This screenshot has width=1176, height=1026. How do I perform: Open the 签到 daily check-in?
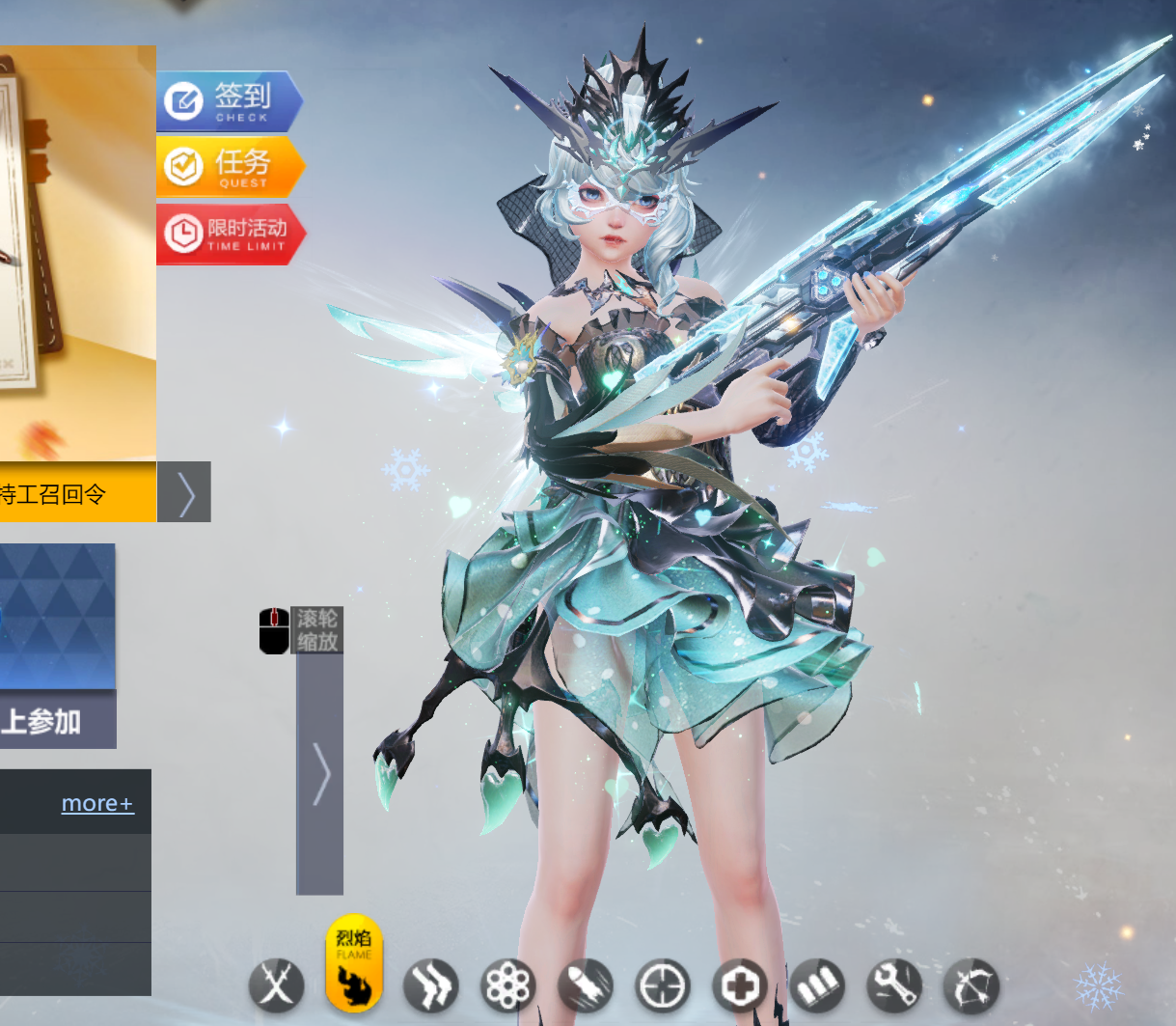tap(230, 100)
